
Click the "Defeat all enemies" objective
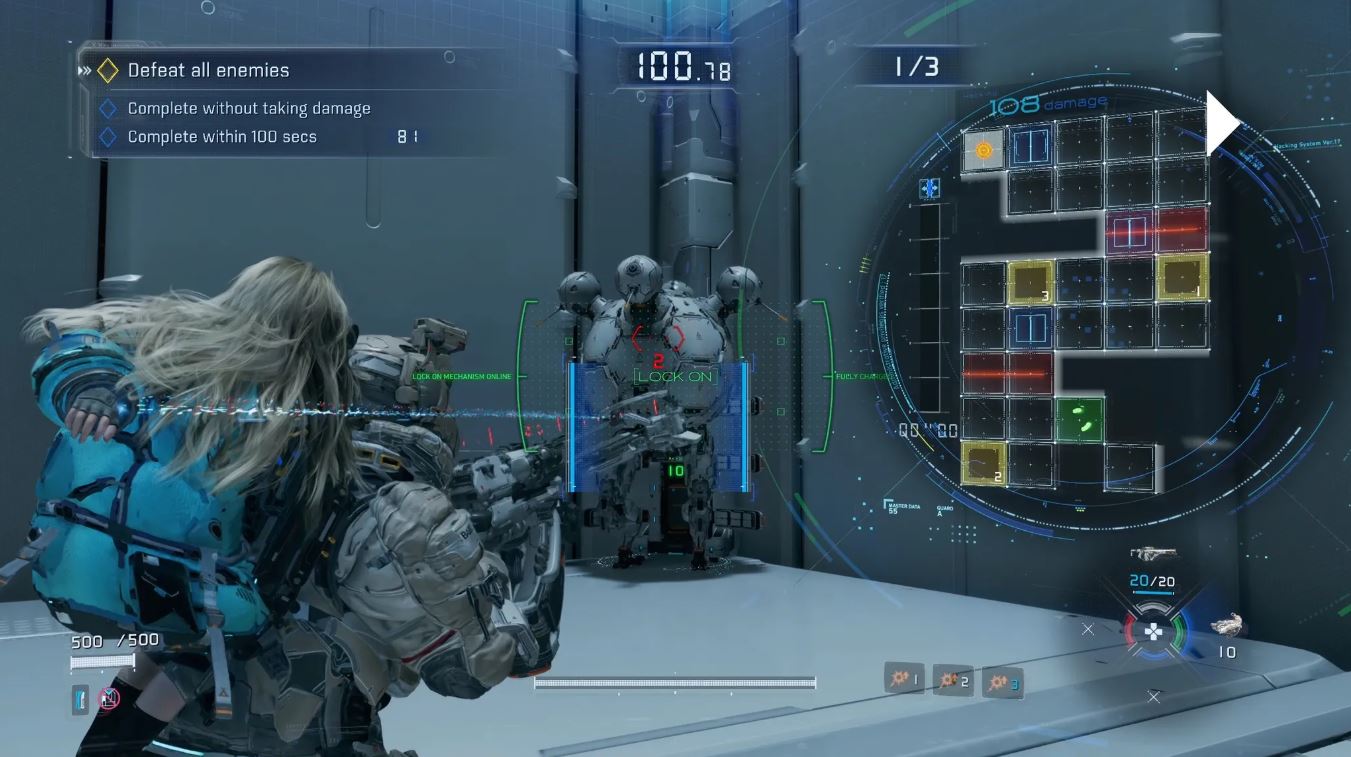pos(208,70)
